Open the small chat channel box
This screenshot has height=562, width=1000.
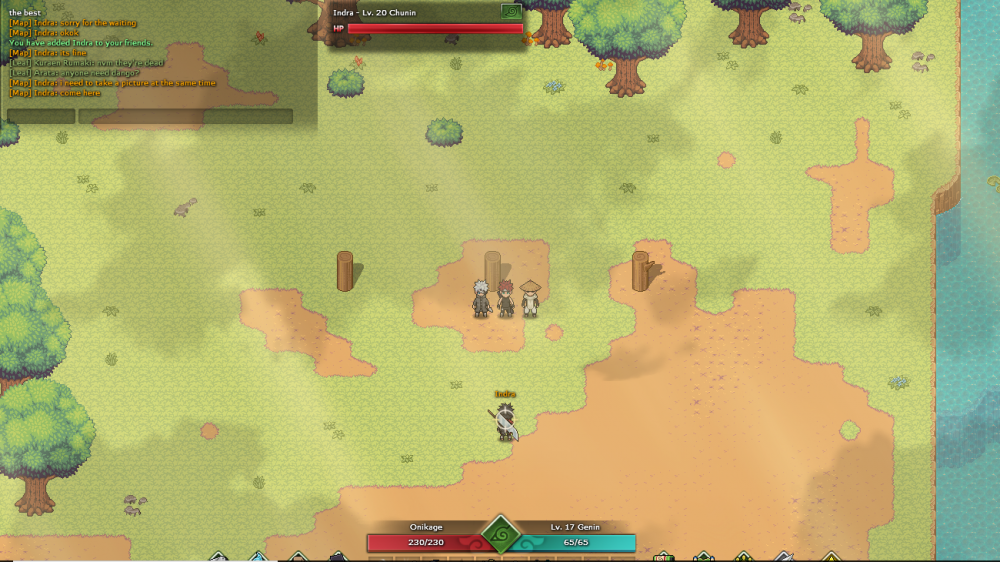tap(41, 116)
